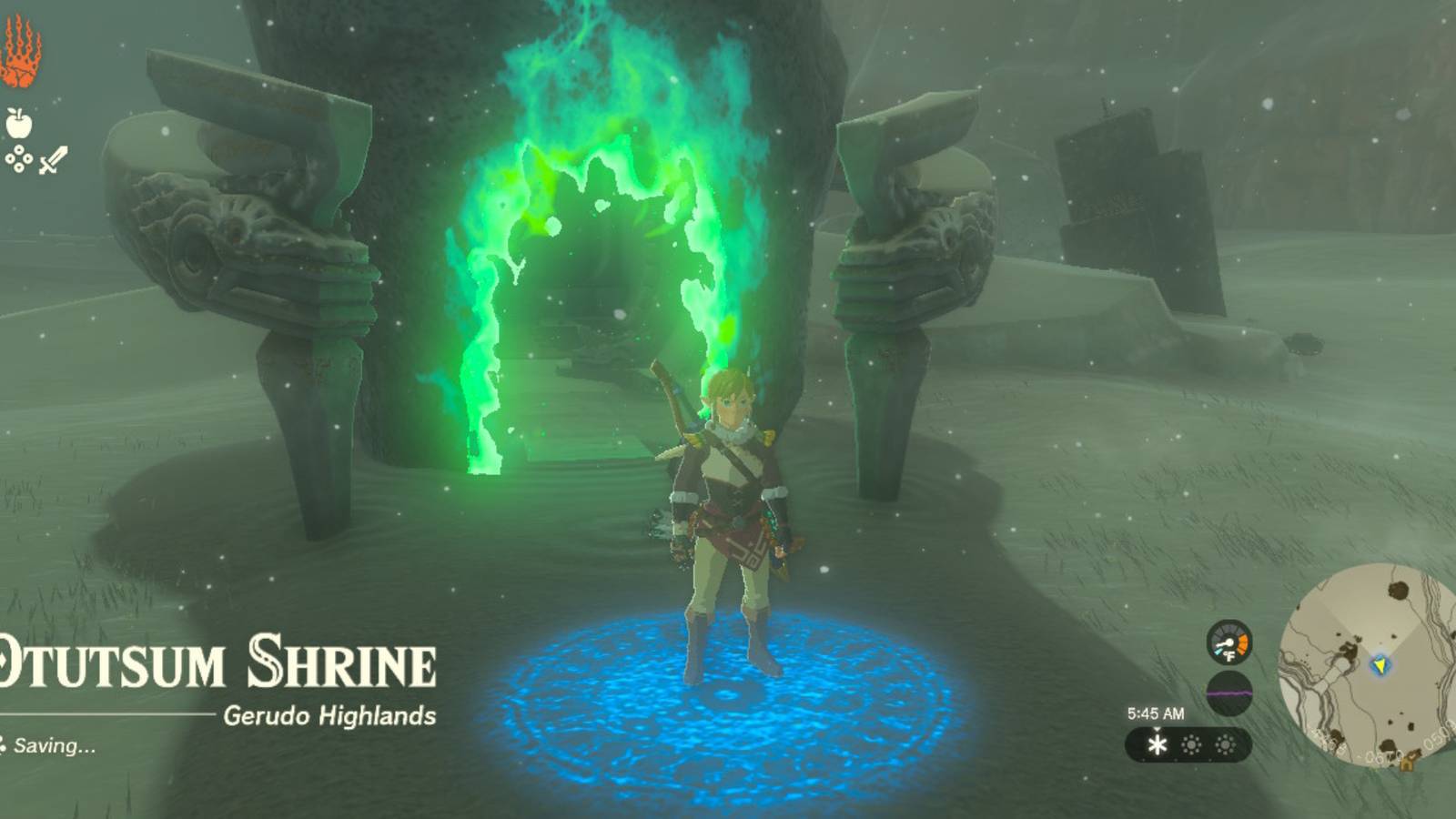
Task: Click the first sun forecast icon
Action: click(x=1191, y=743)
